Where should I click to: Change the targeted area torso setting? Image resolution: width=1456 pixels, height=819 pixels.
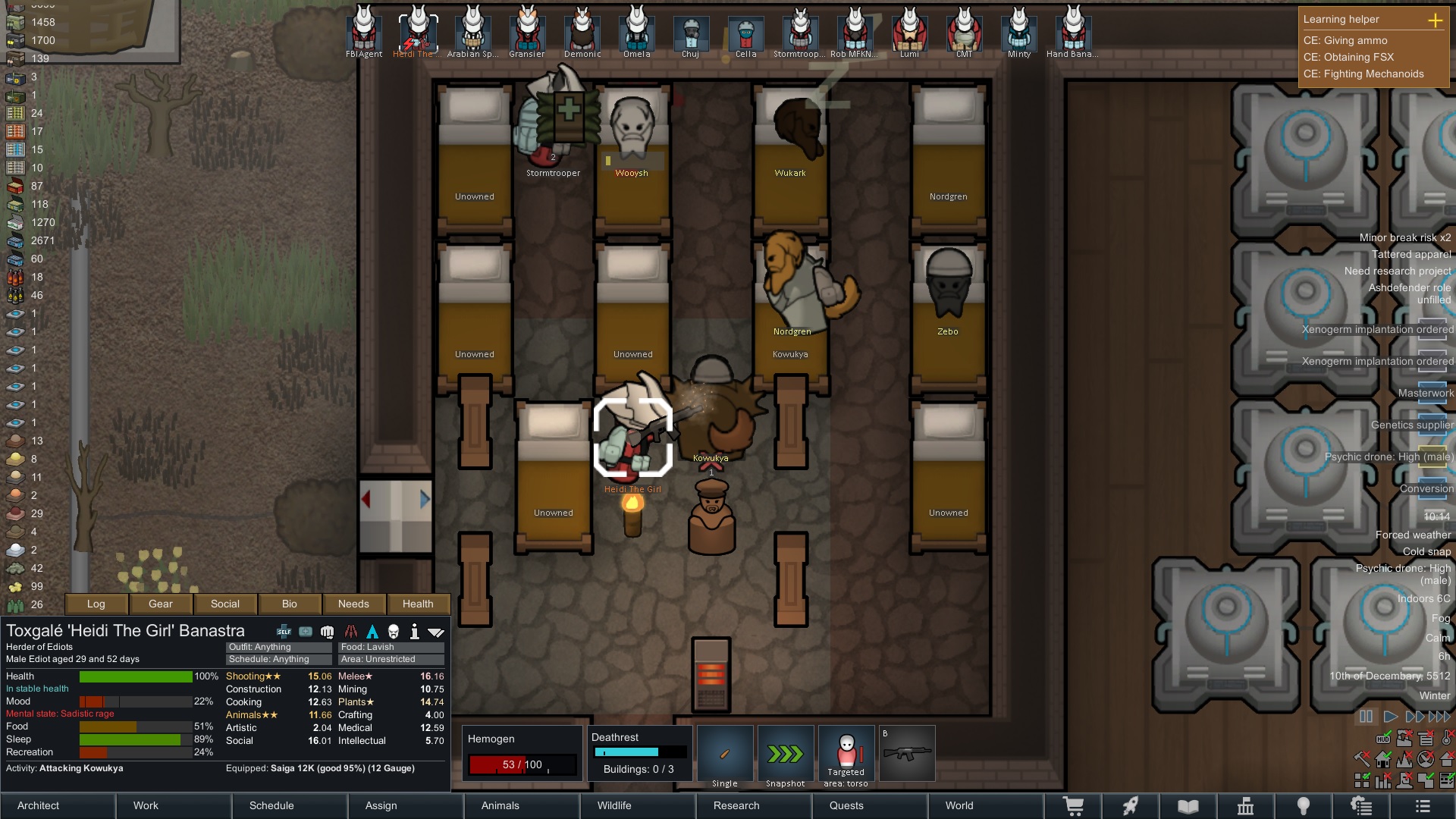tap(846, 756)
